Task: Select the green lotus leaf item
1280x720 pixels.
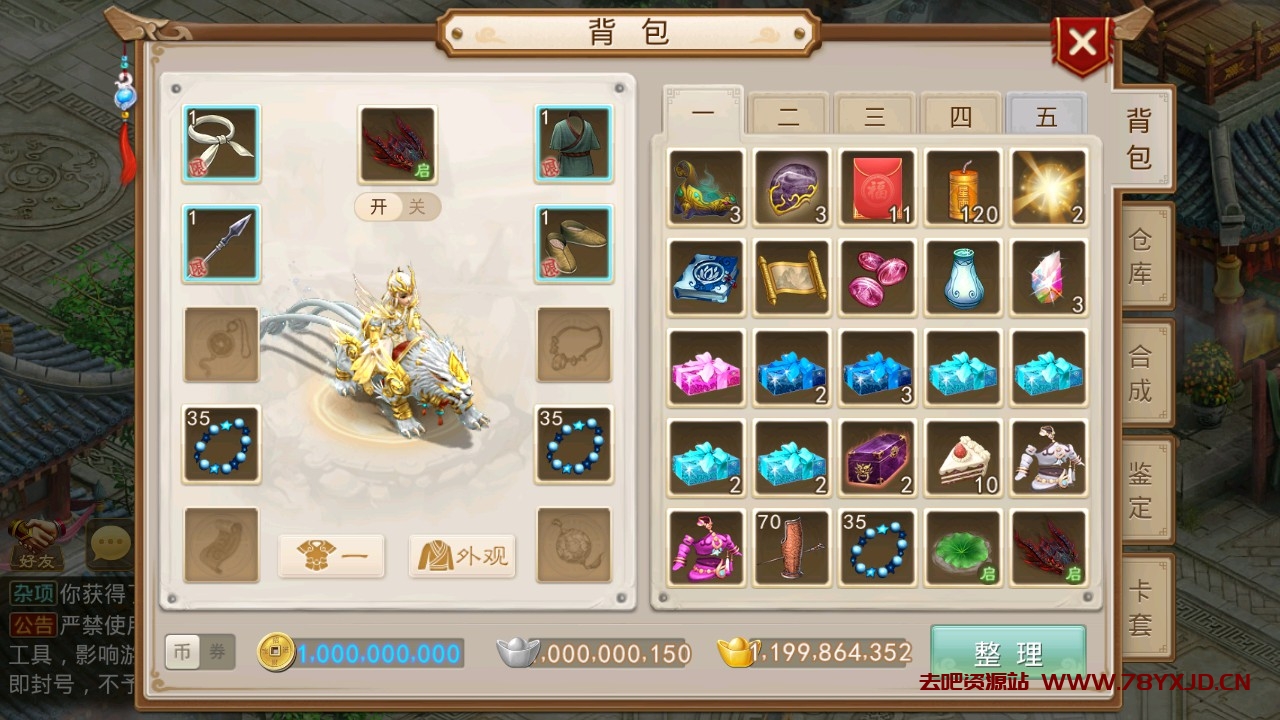Action: point(963,548)
